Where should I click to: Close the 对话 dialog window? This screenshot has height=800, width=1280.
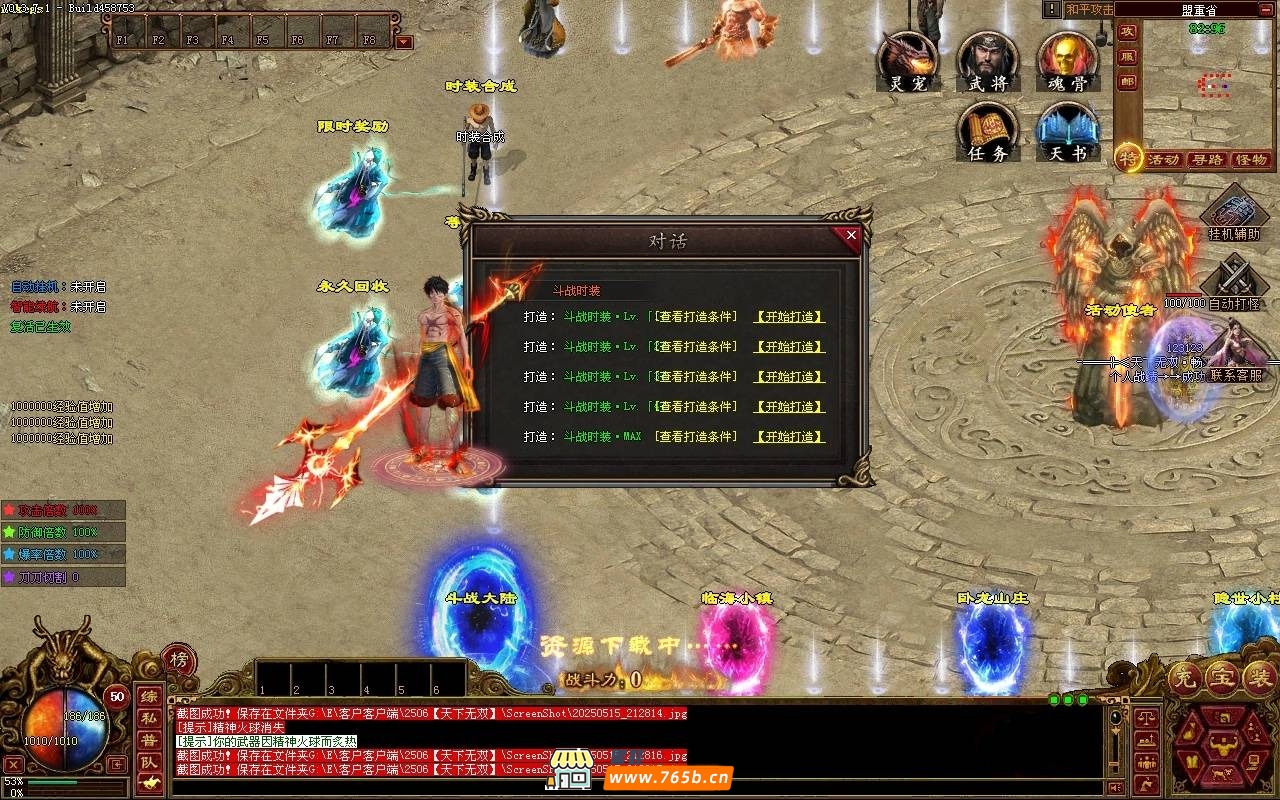point(851,236)
